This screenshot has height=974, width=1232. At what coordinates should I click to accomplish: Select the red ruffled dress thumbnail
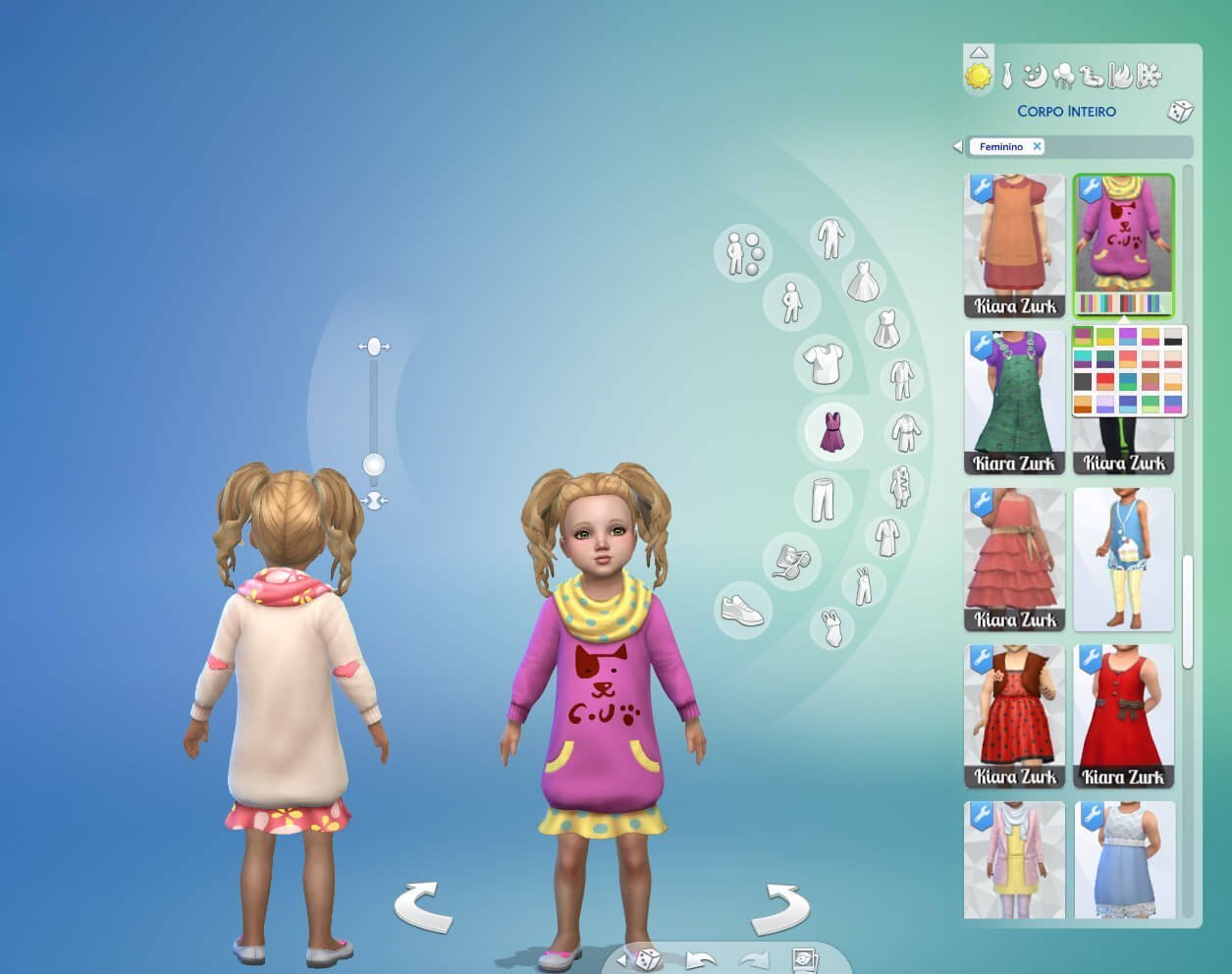1015,559
